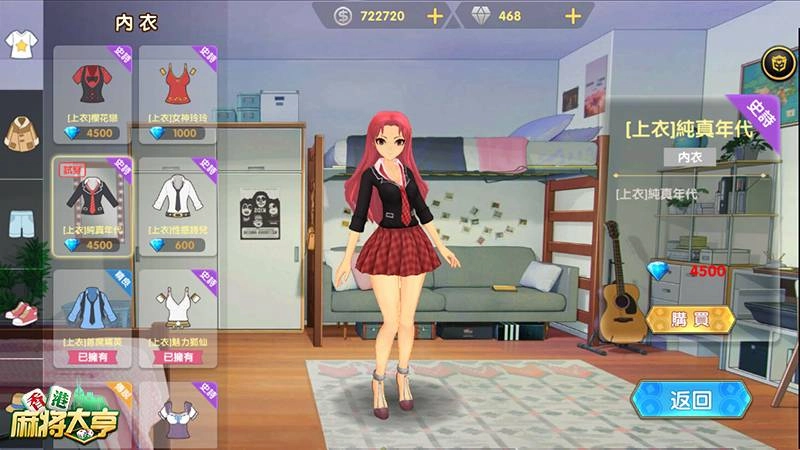This screenshot has height=450, width=800.
Task: Pick the white 性感錦兒 top priced 600
Action: pyautogui.click(x=177, y=207)
